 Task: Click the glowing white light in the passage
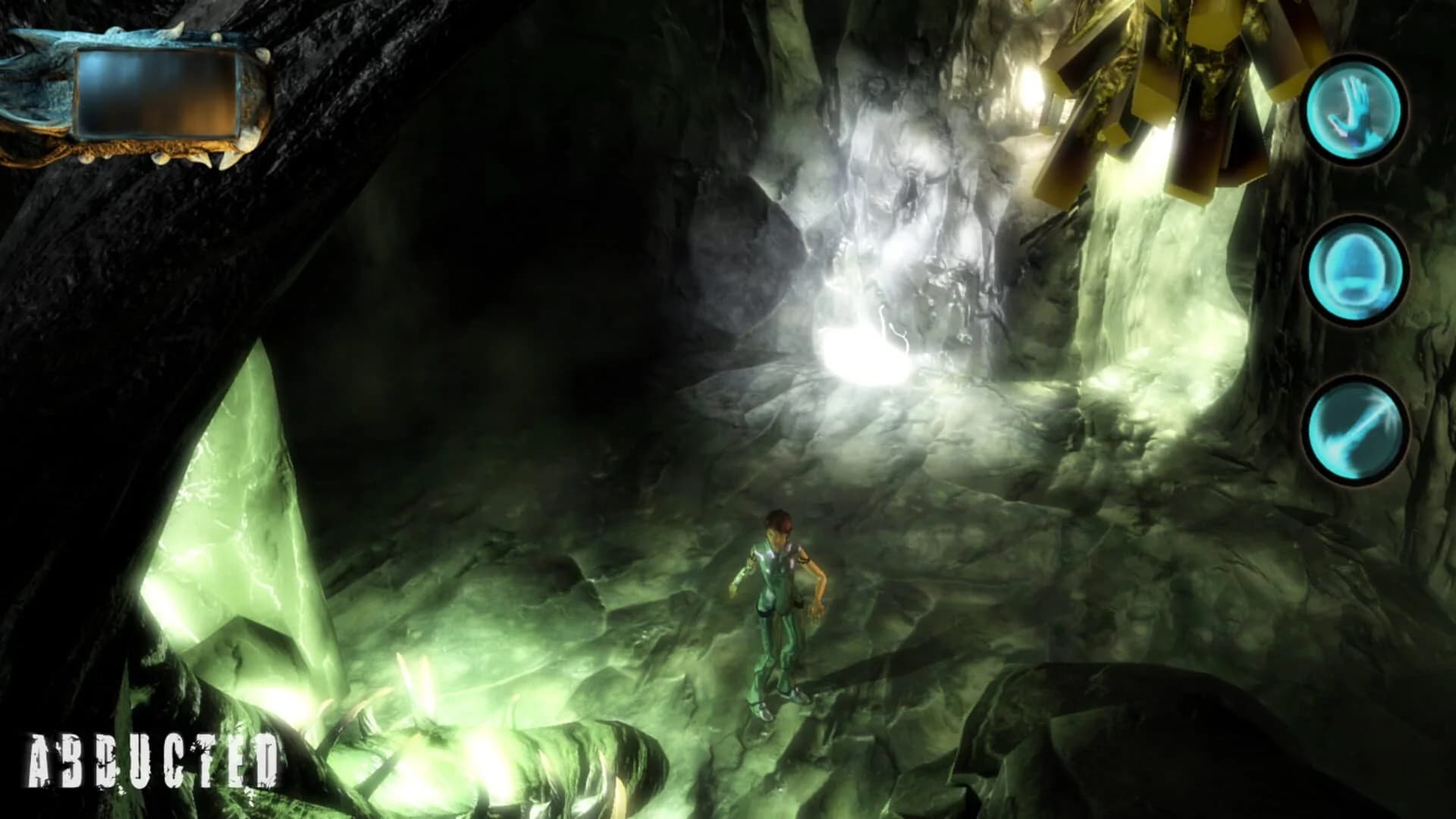coord(864,356)
